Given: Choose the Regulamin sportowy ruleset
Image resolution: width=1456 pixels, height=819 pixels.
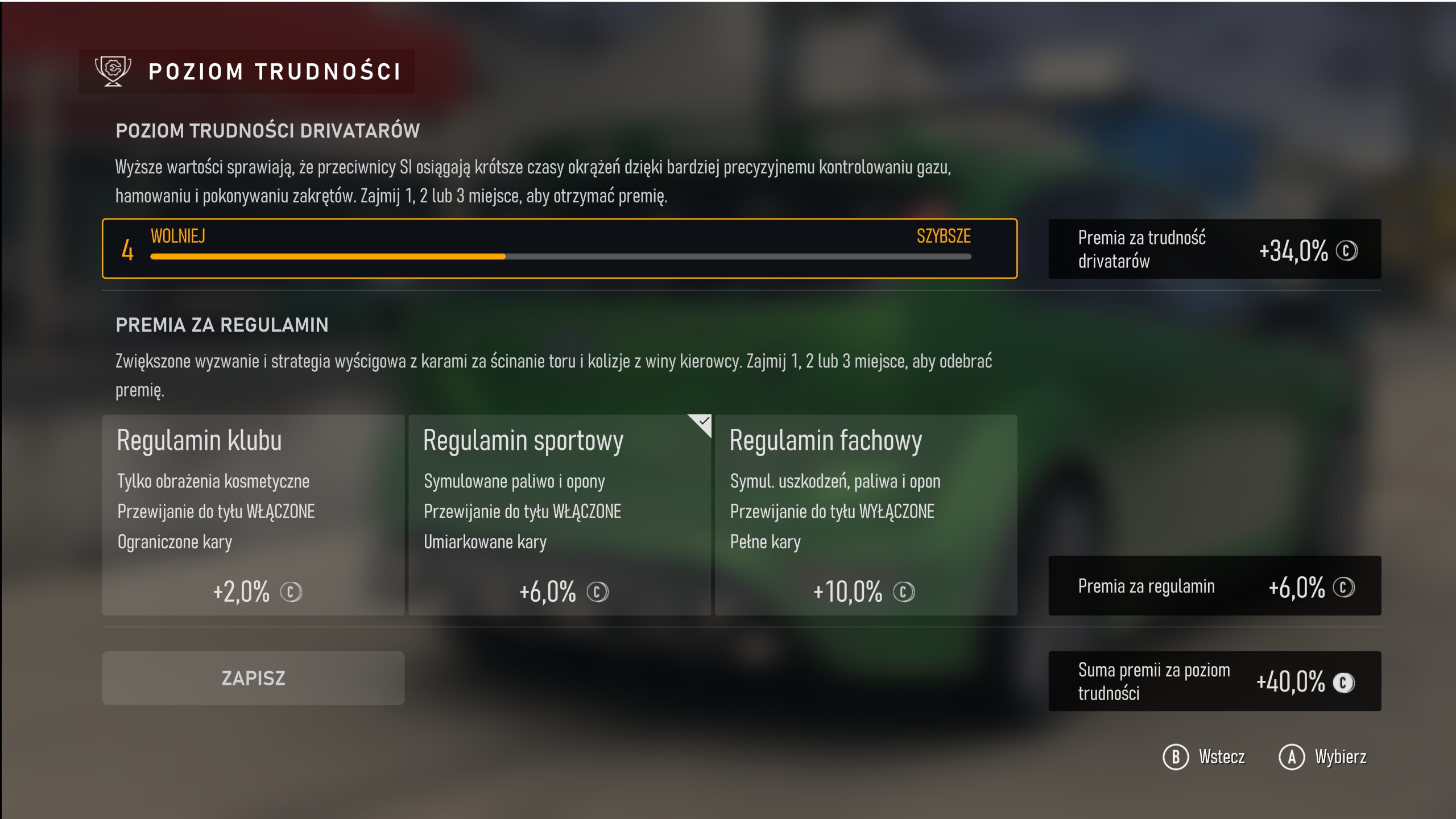Looking at the screenshot, I should pos(560,515).
